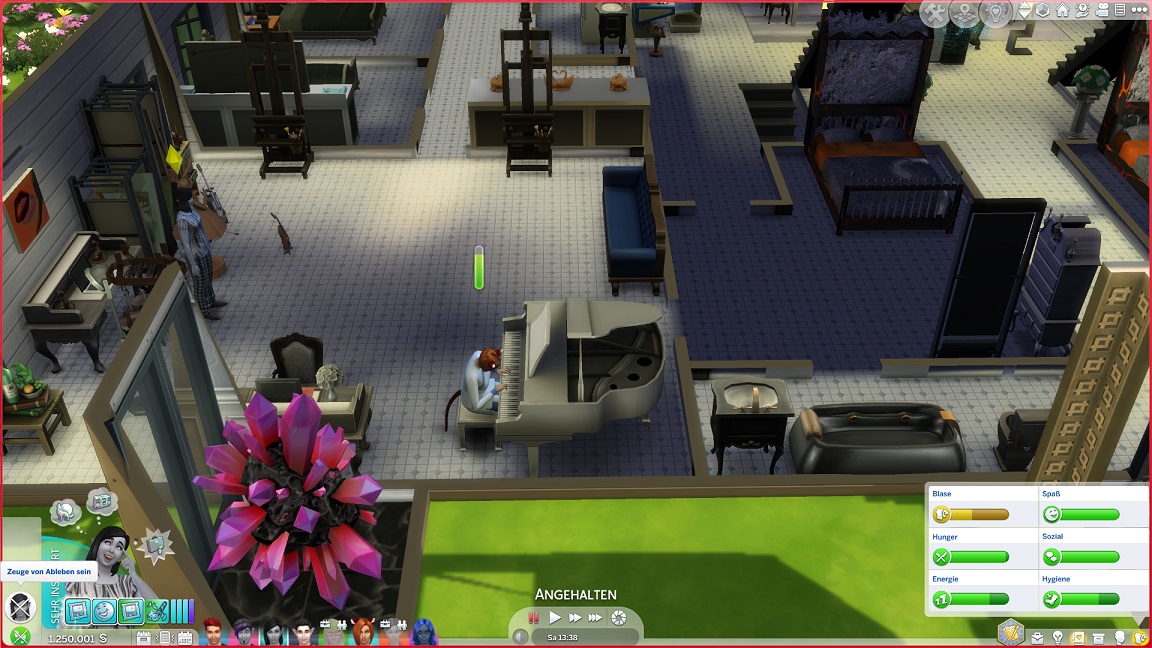This screenshot has width=1152, height=648.
Task: Open the career briefcase panel
Action: pos(1038,638)
